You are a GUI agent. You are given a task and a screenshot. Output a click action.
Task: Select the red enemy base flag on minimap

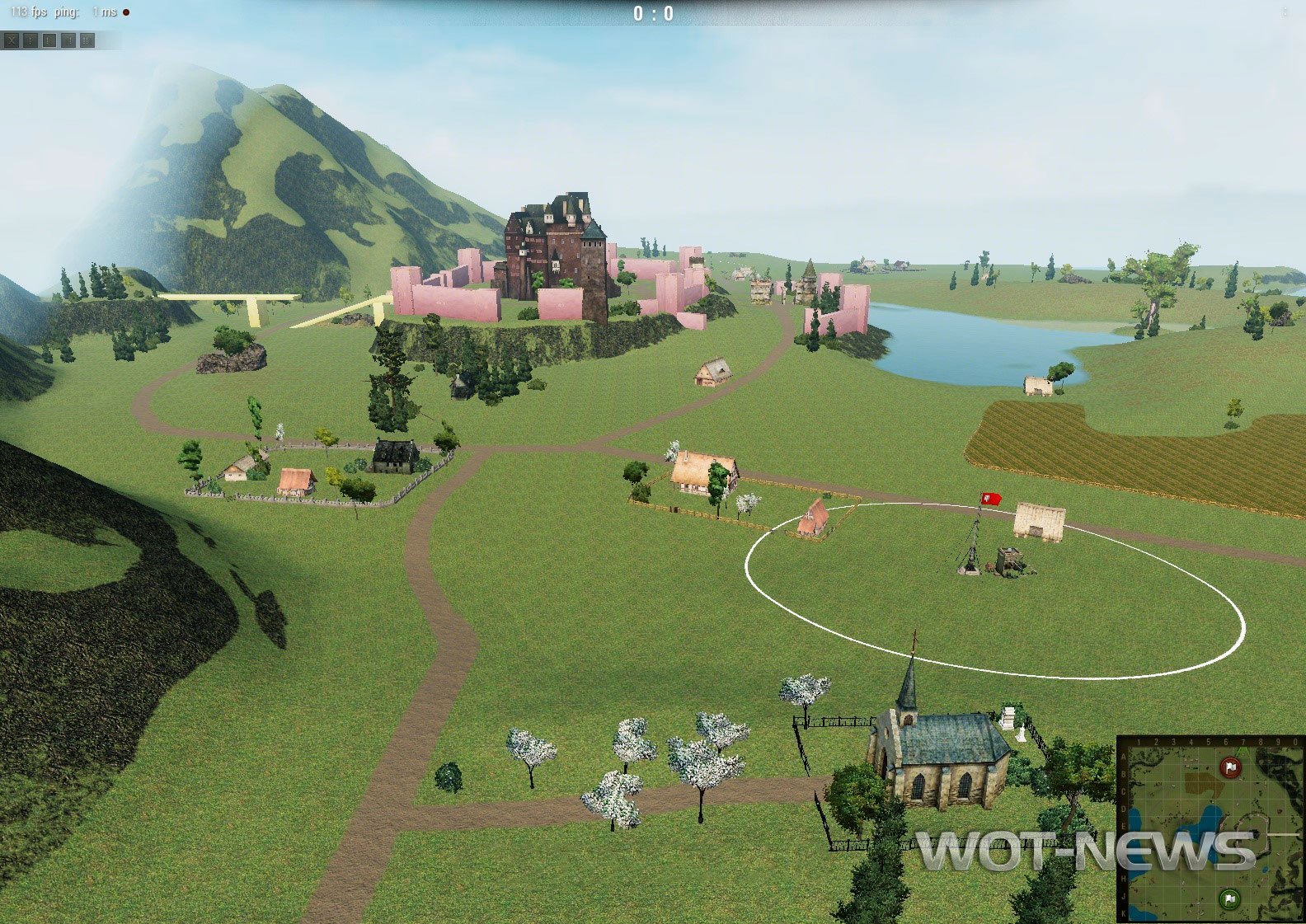click(x=1230, y=768)
